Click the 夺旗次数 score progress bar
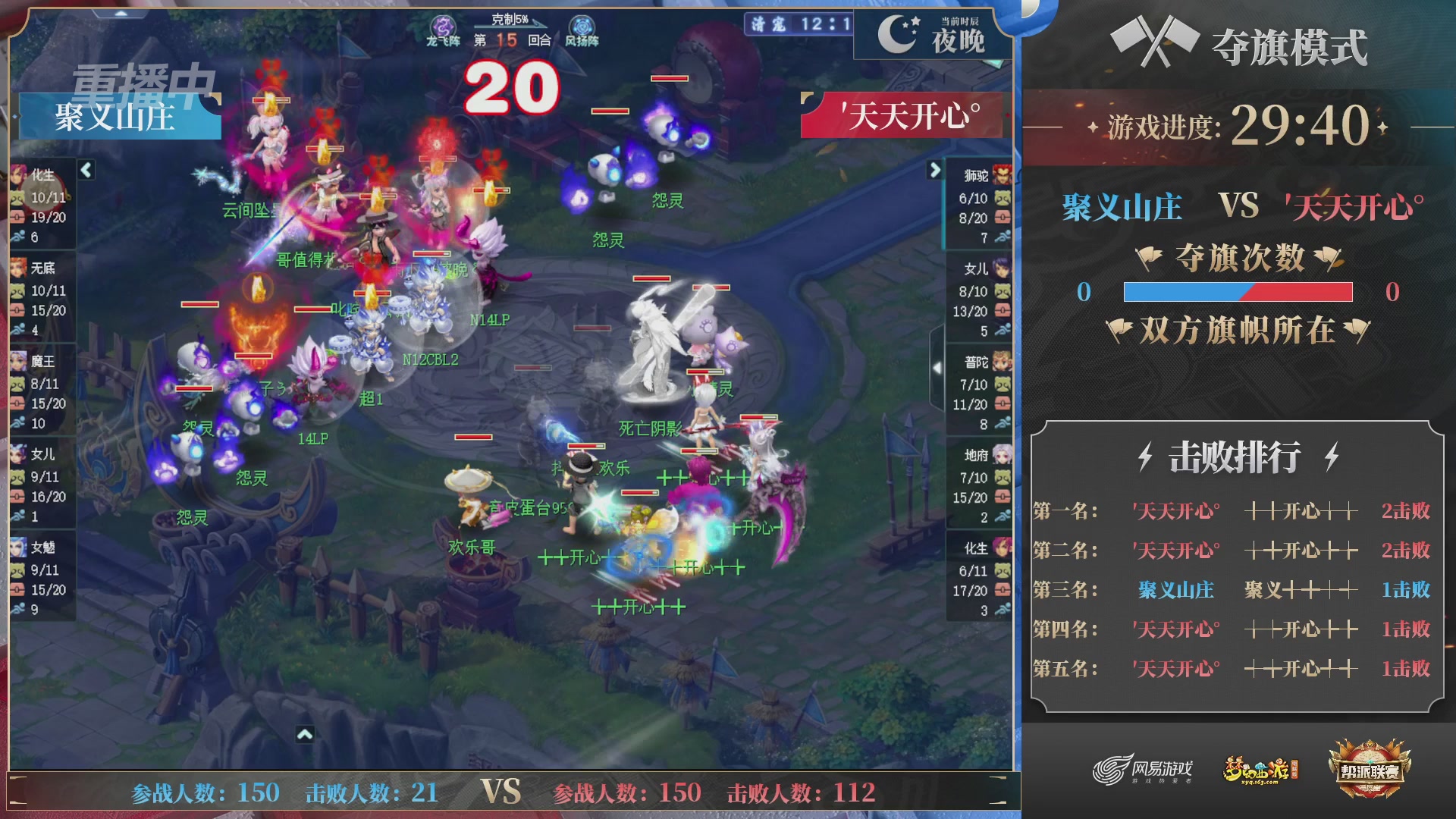 1238,290
